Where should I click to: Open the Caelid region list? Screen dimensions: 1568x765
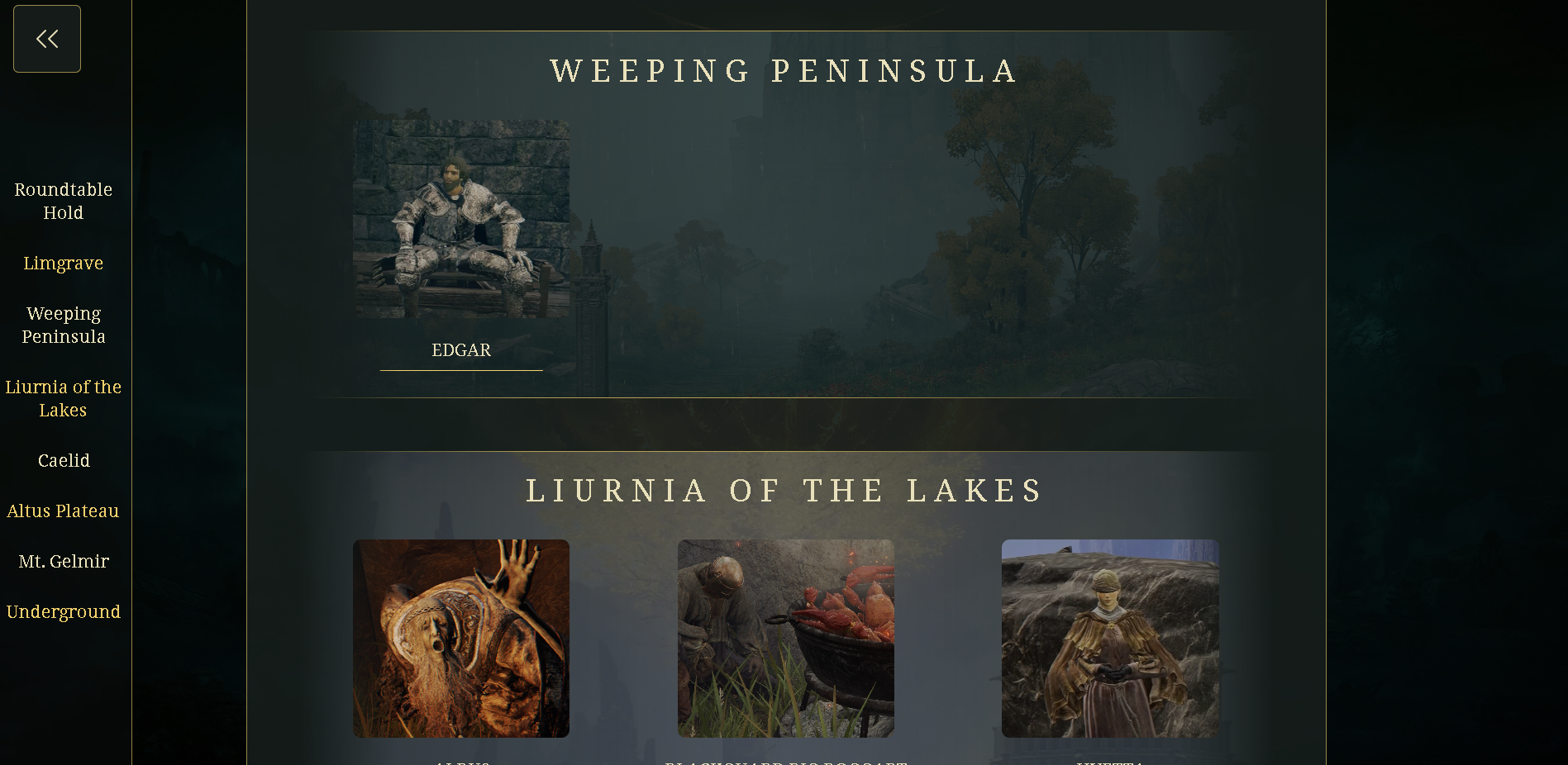tap(64, 460)
